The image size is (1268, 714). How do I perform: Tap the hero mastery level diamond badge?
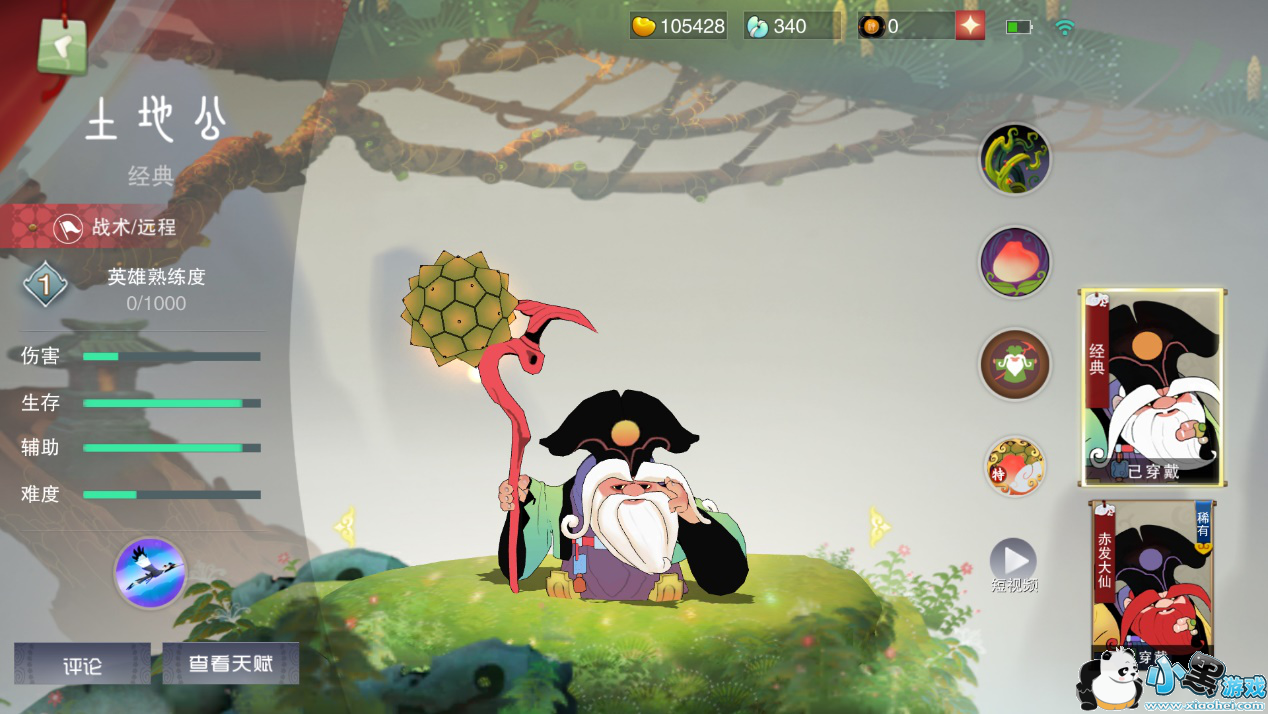point(45,286)
